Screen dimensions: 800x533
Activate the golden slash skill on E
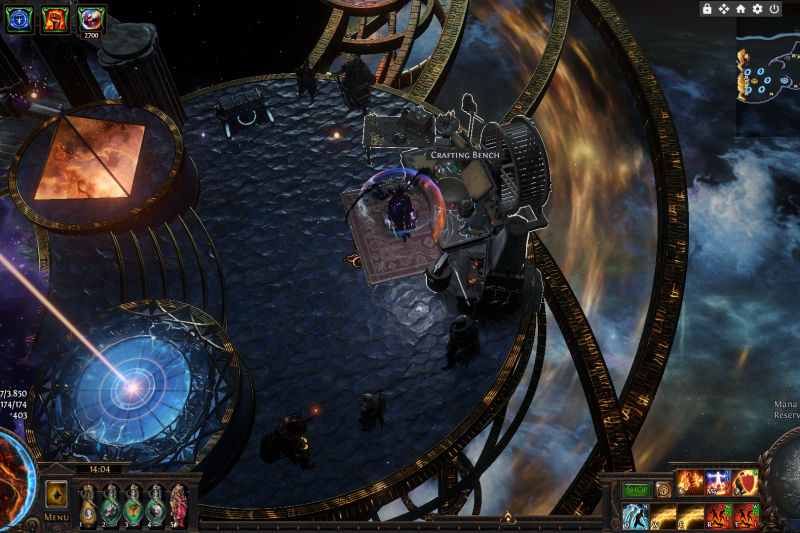click(692, 516)
